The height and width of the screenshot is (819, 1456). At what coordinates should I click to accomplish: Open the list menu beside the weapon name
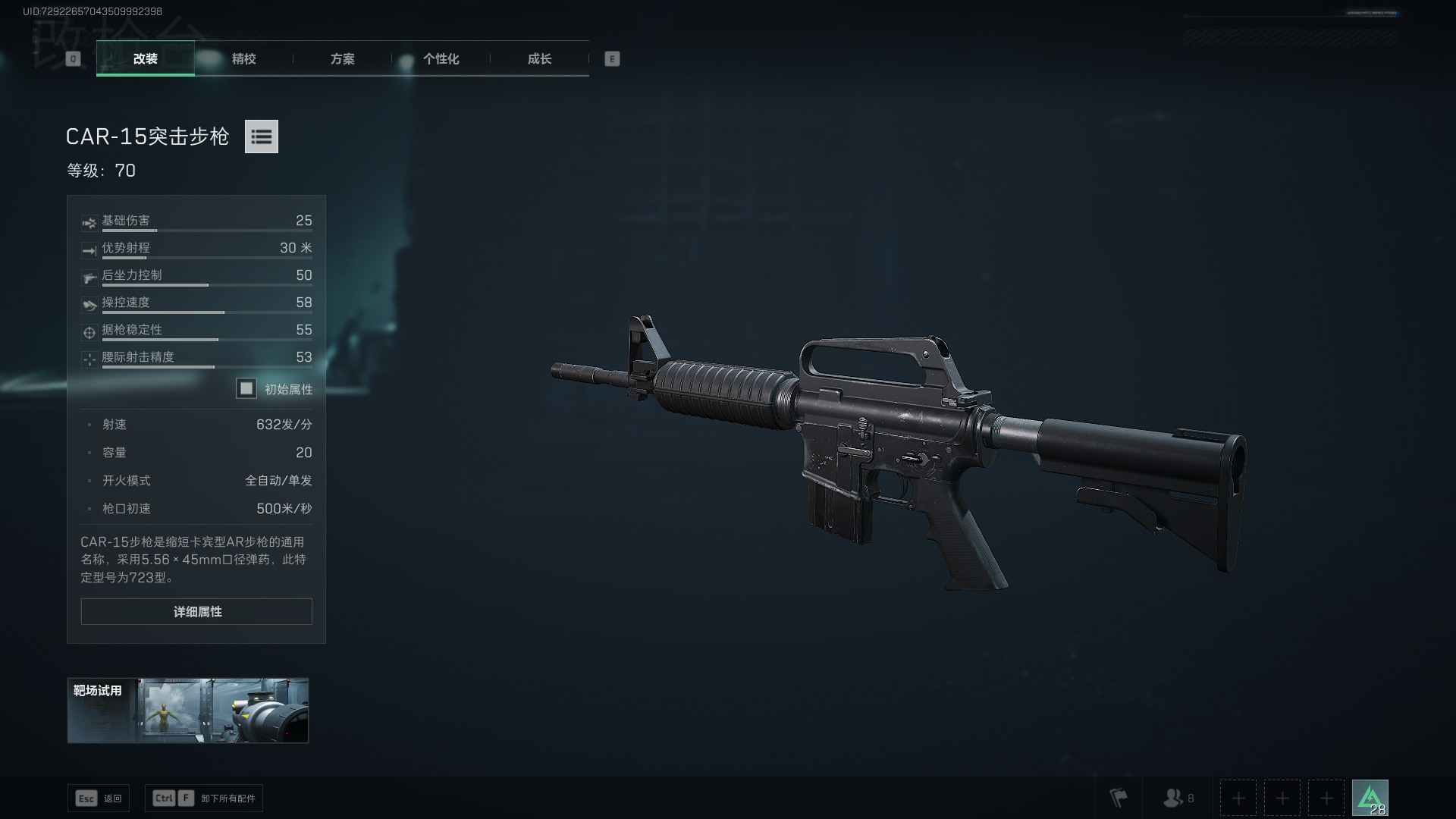pyautogui.click(x=261, y=136)
